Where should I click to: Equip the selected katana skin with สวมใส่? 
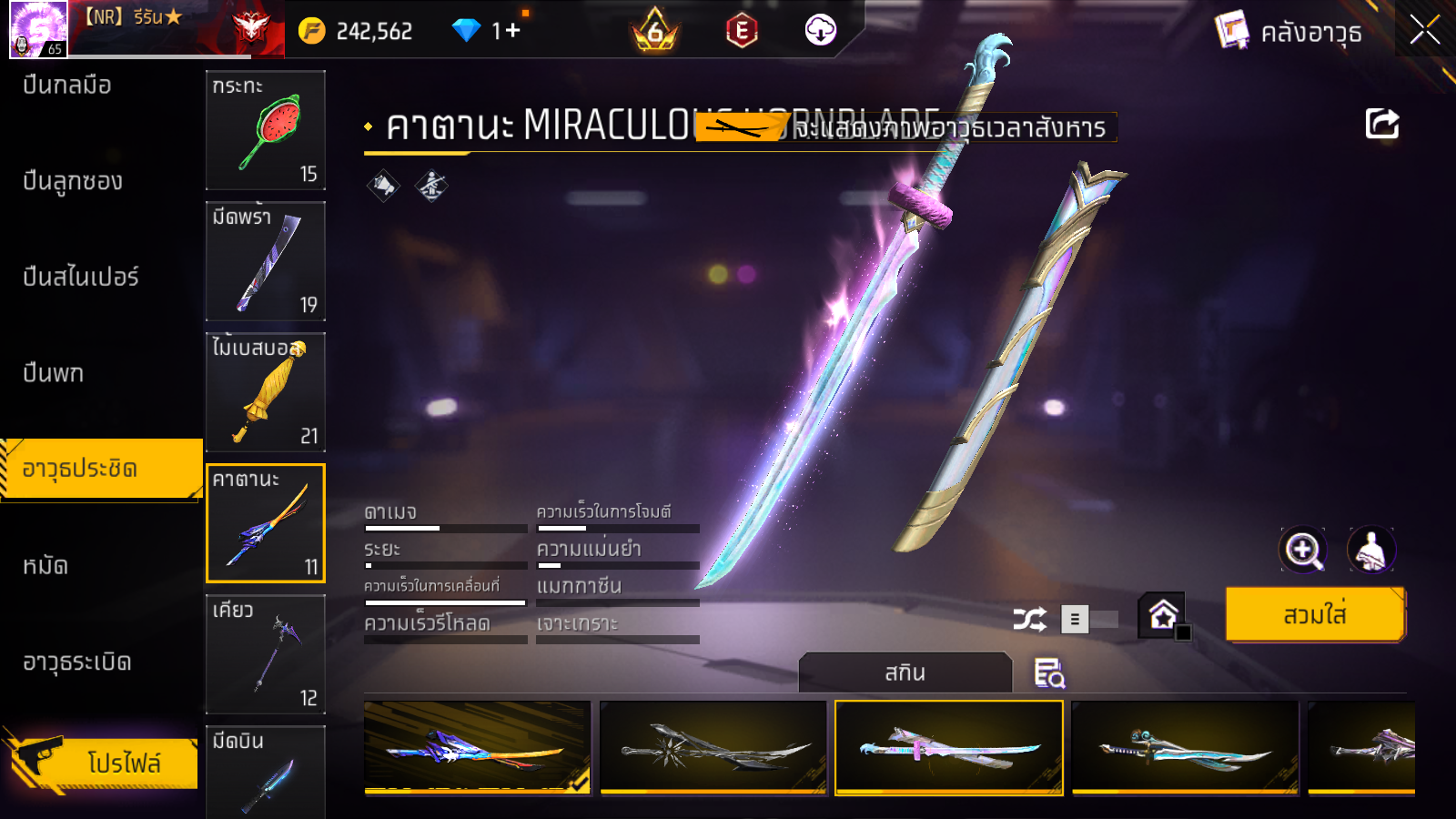point(1314,615)
